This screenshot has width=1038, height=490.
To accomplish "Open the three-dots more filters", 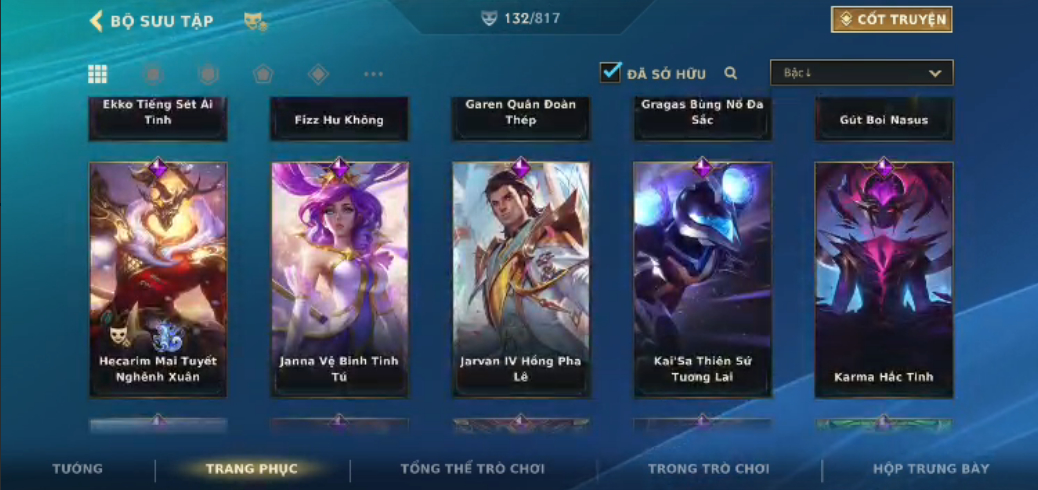I will pyautogui.click(x=373, y=74).
